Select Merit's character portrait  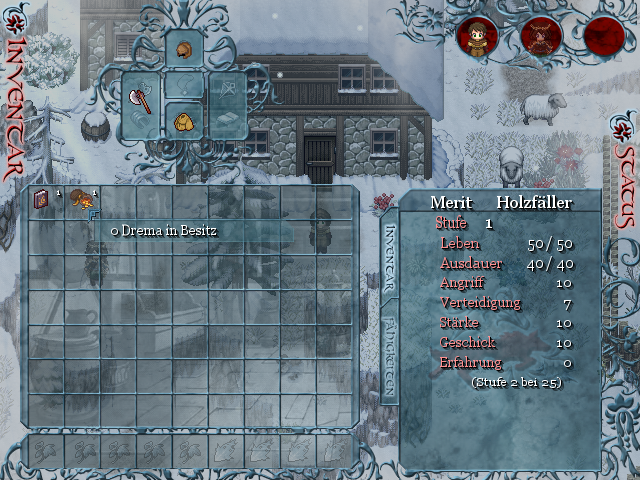[x=477, y=37]
